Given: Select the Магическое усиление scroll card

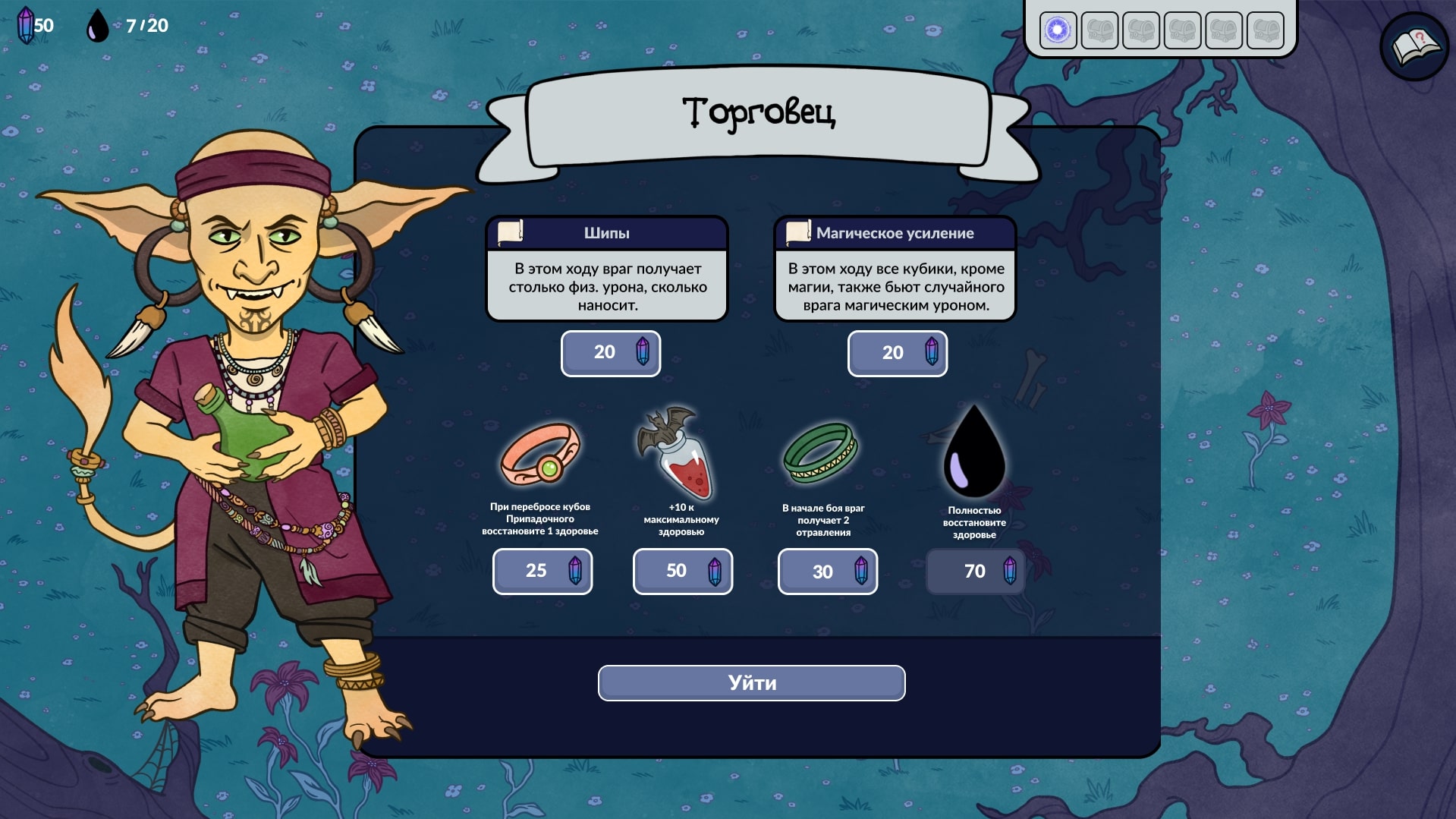Looking at the screenshot, I should pyautogui.click(x=895, y=269).
